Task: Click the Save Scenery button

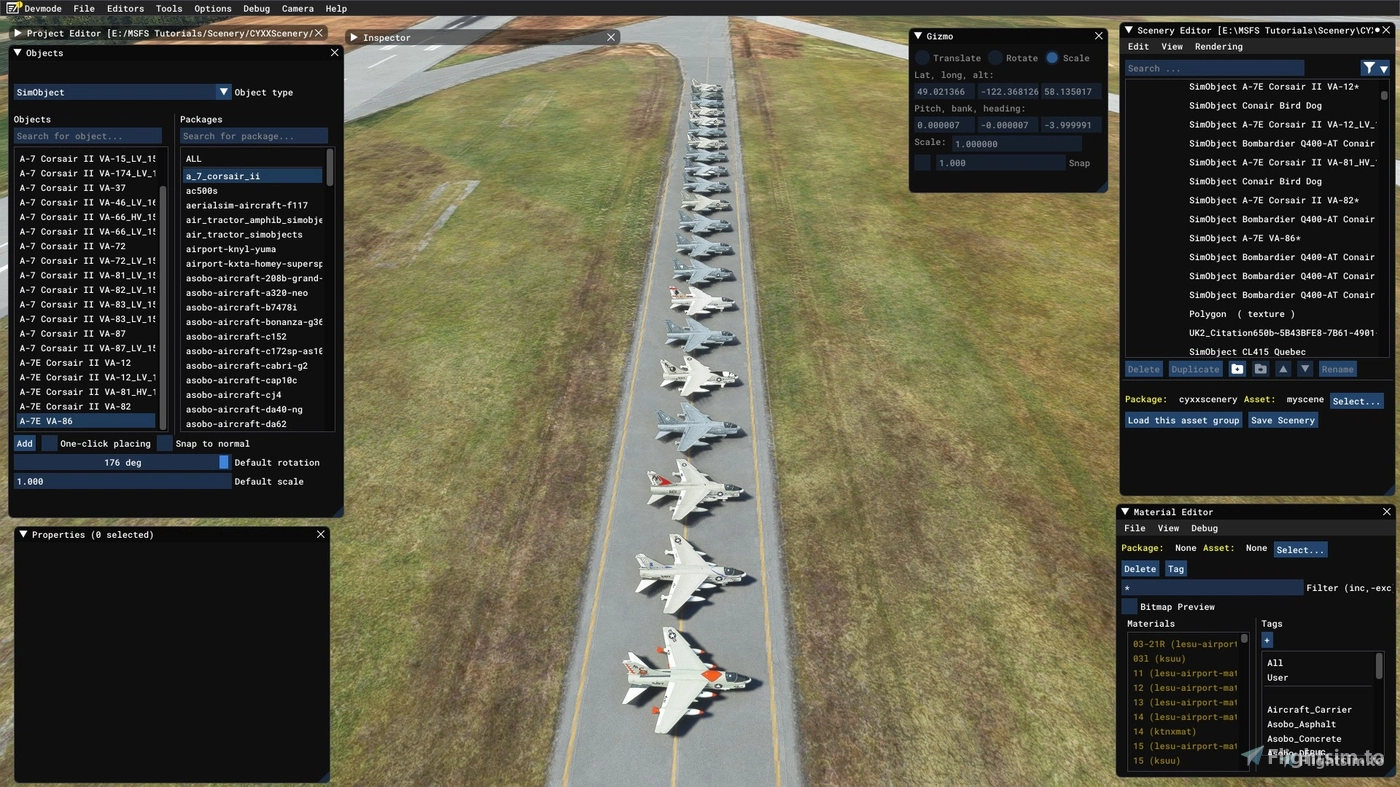Action: click(x=1283, y=419)
